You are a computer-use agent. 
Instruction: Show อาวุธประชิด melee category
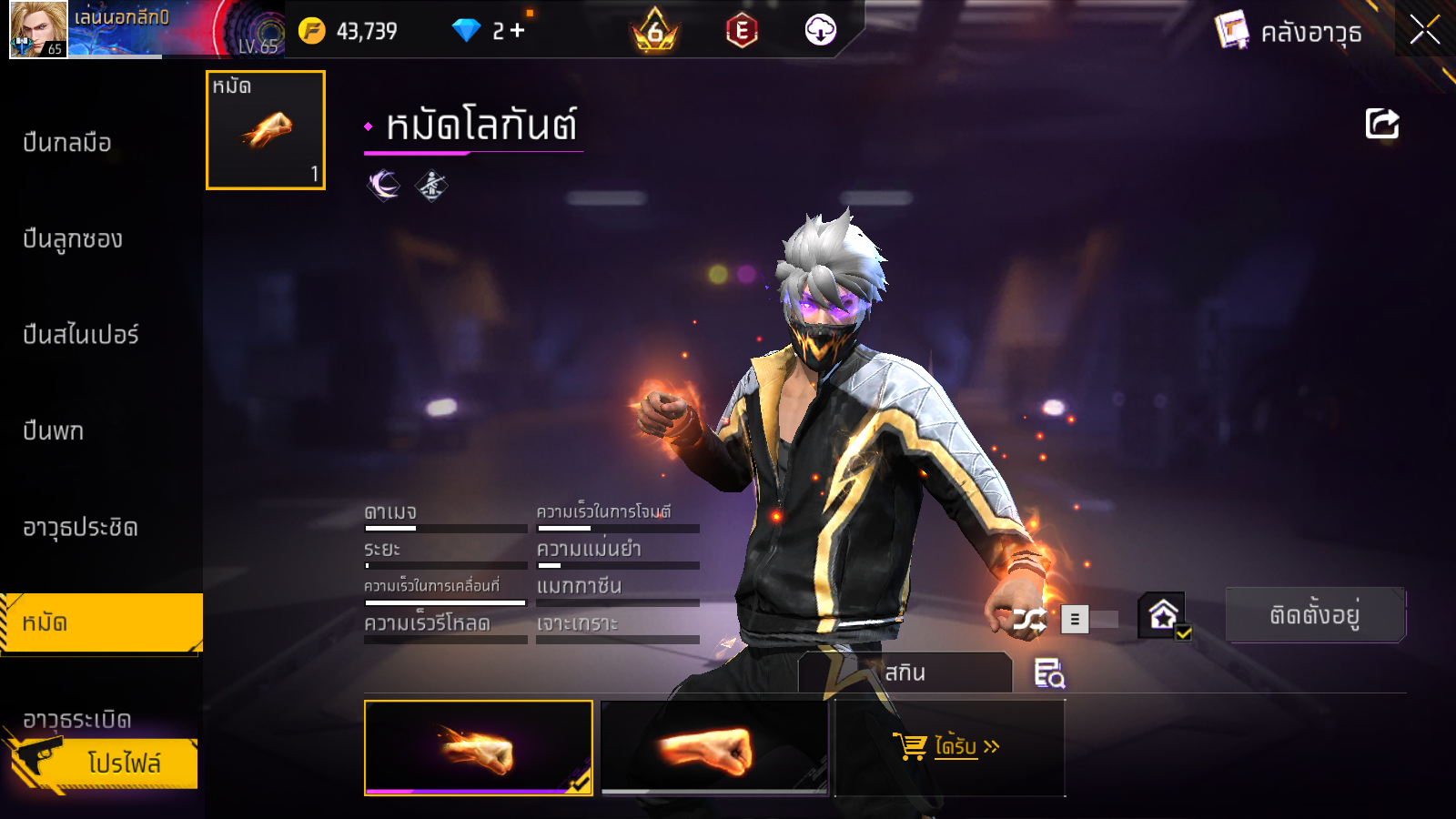click(80, 528)
